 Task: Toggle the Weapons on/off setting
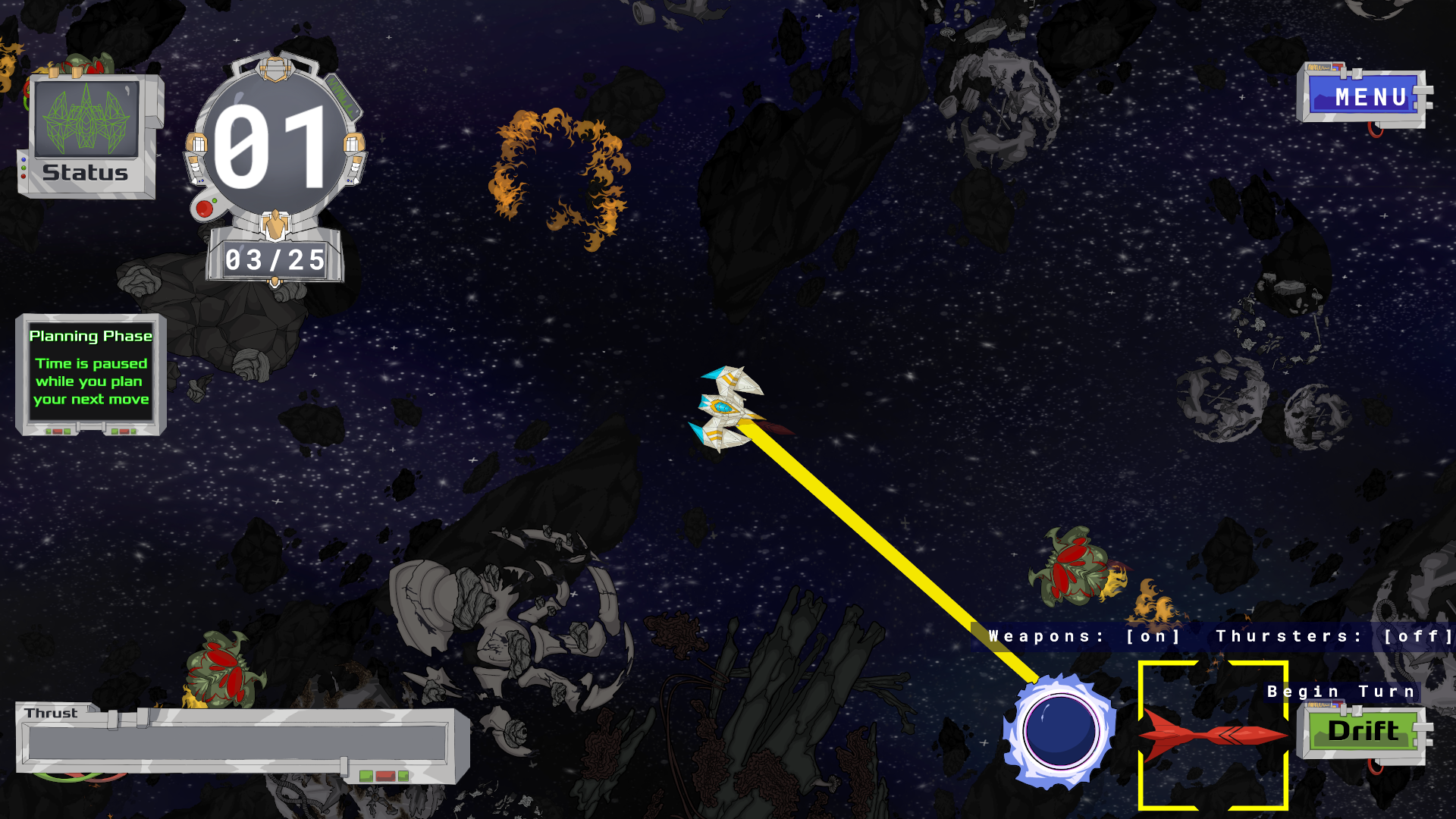click(1153, 637)
